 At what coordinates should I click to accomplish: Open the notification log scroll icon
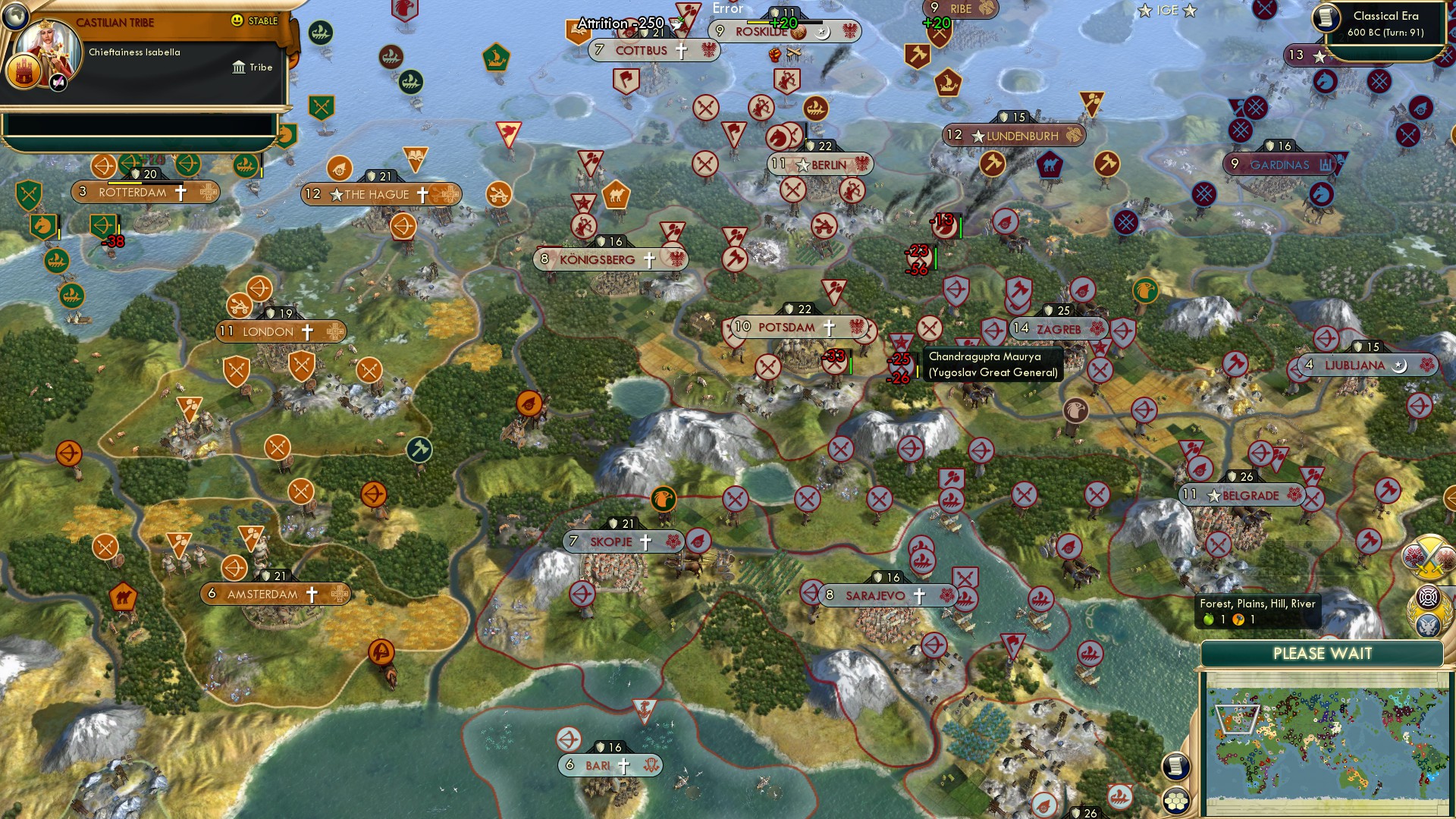[1175, 766]
